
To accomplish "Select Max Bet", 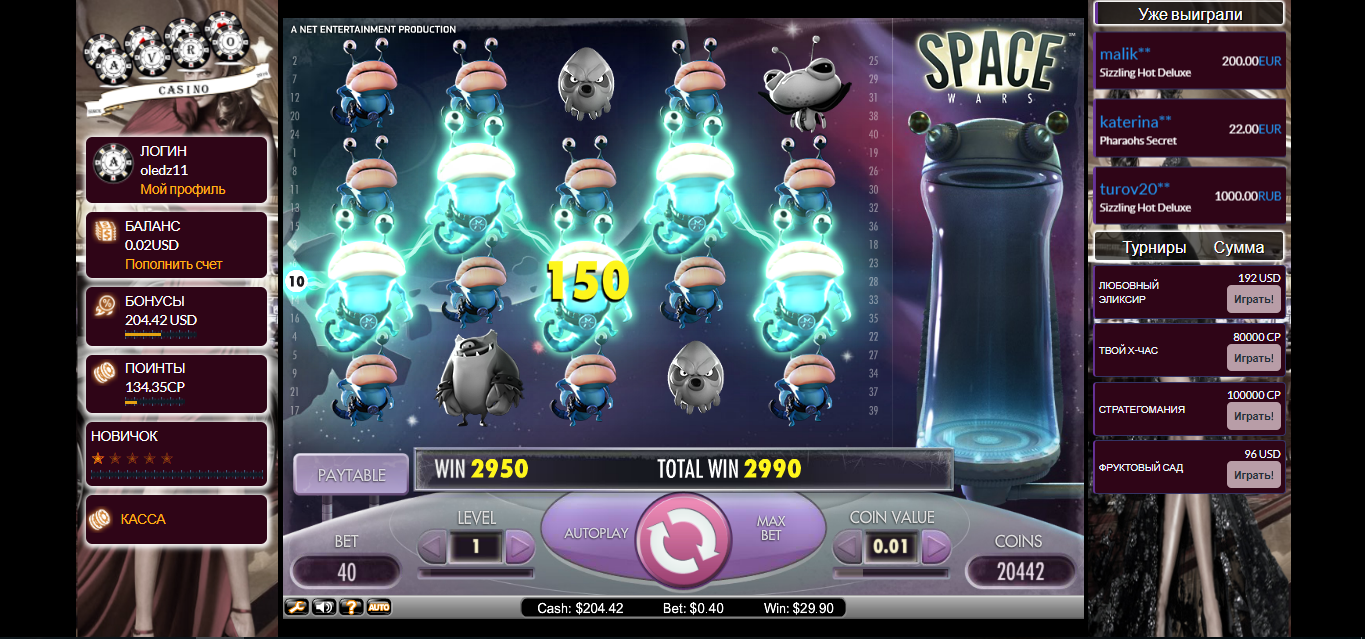I will 771,529.
